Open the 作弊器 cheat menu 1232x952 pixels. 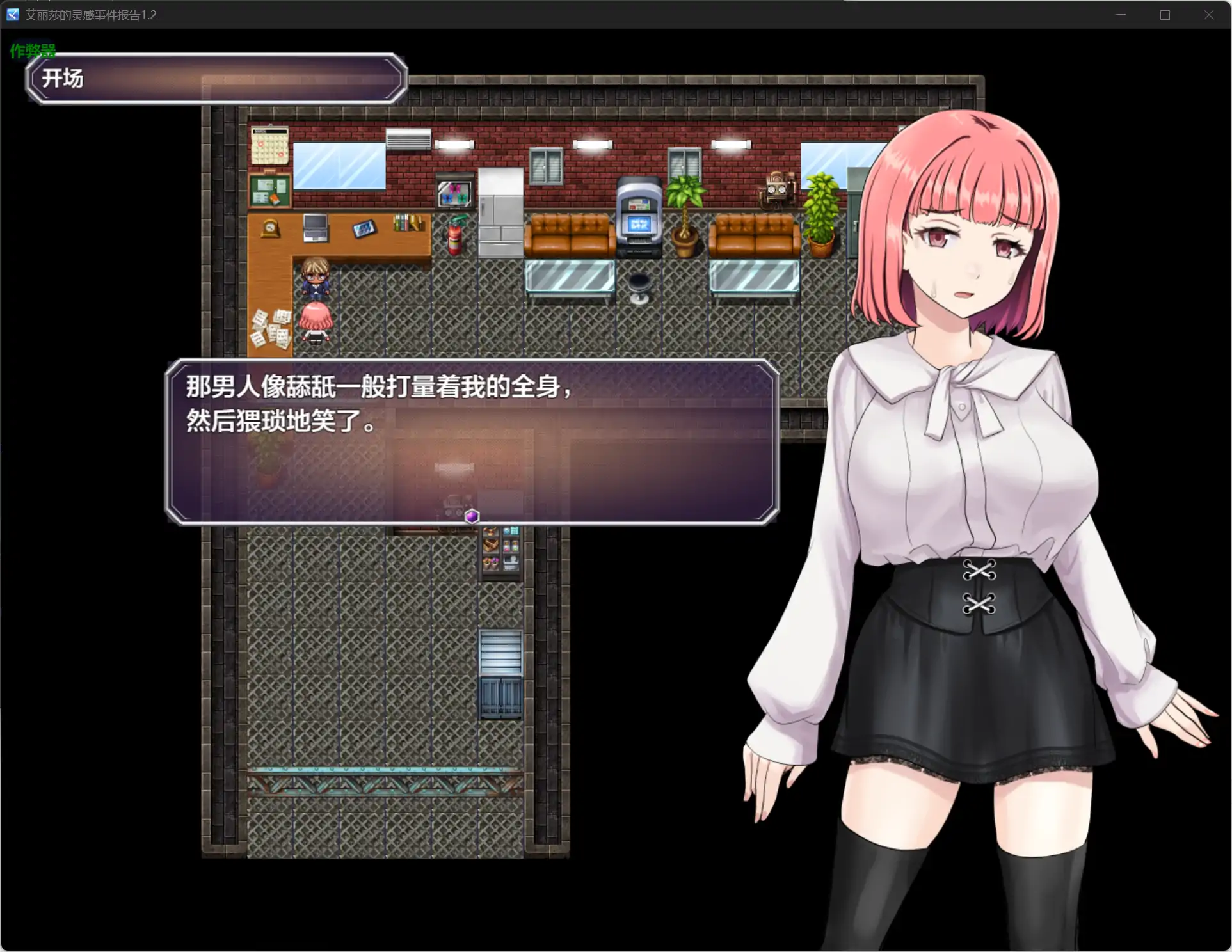click(33, 48)
